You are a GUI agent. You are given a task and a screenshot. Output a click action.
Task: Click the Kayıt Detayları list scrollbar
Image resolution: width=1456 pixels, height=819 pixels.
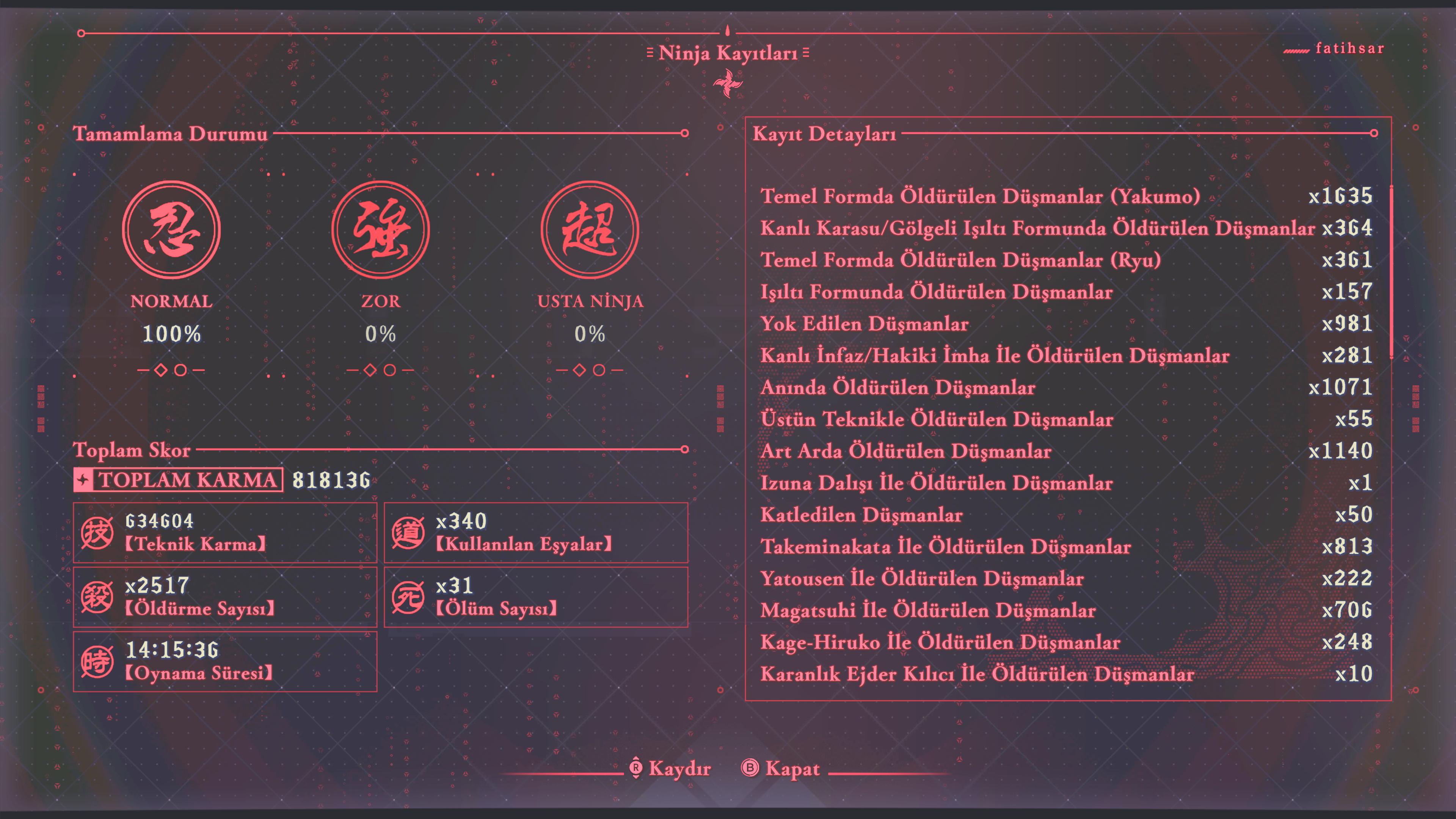[x=1391, y=271]
